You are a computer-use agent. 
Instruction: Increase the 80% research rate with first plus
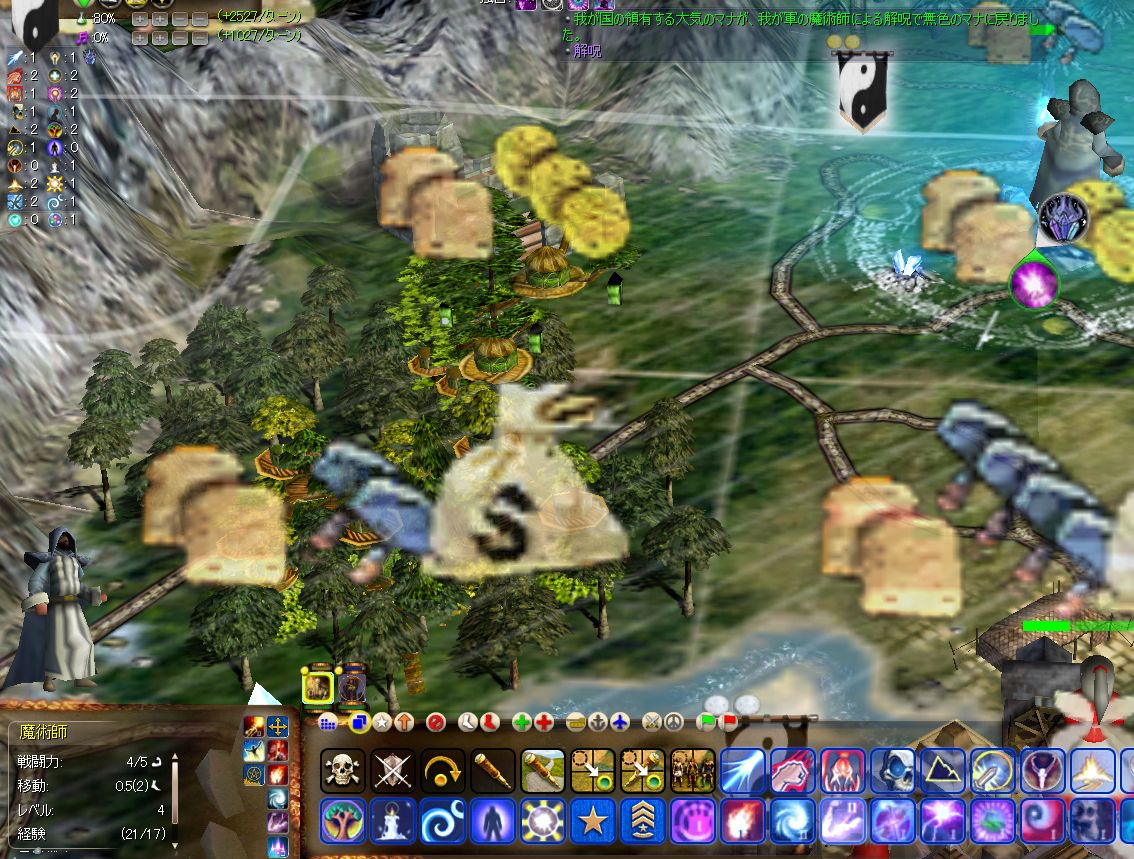click(140, 19)
